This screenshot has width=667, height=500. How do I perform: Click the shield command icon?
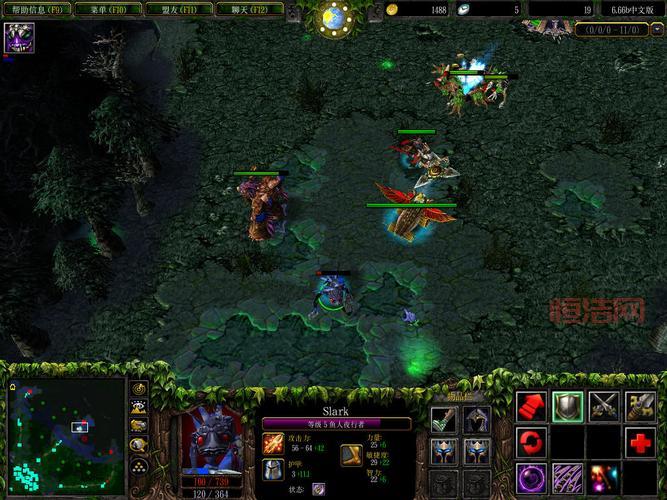point(567,406)
